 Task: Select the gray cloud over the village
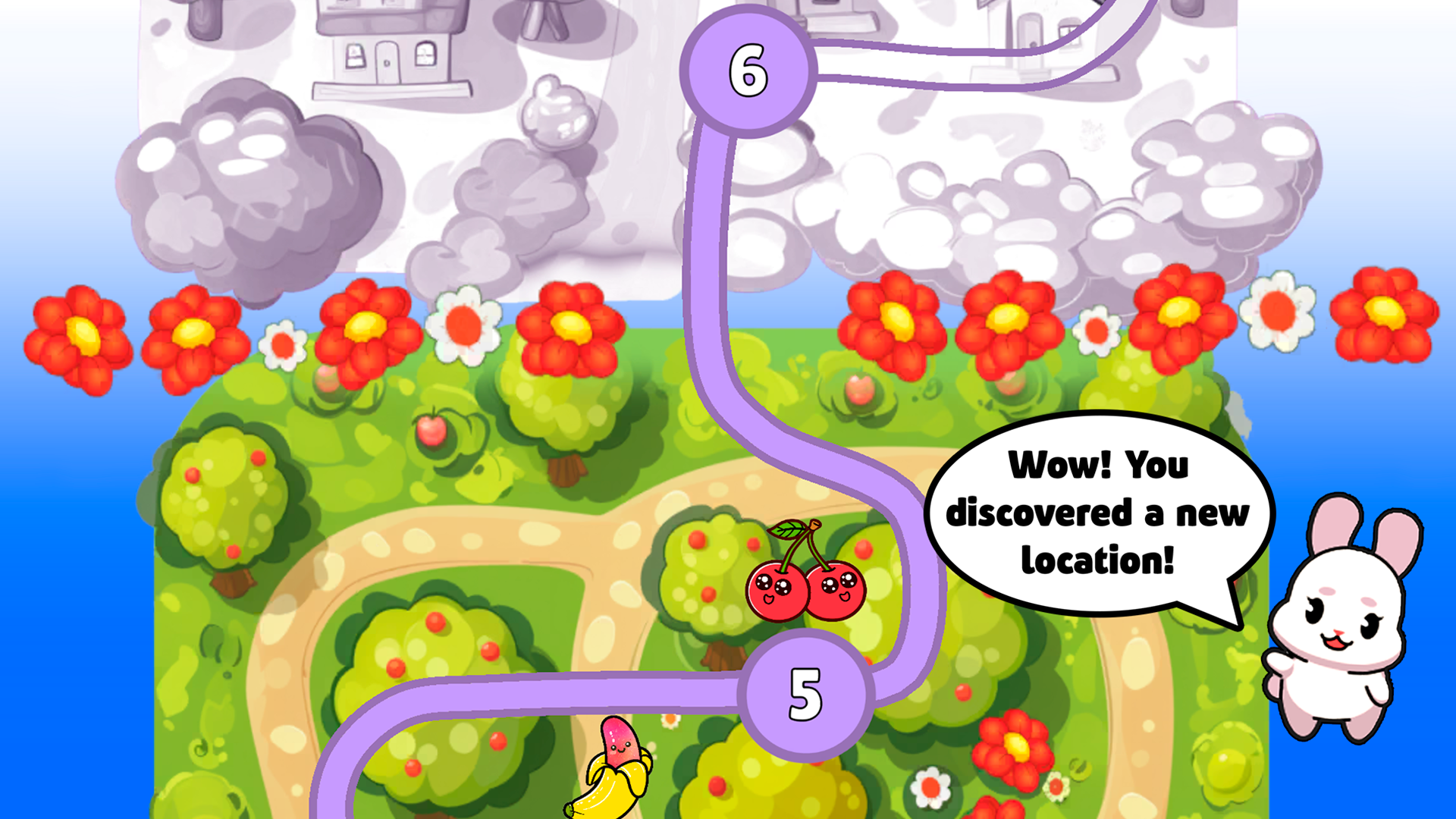tap(250, 190)
